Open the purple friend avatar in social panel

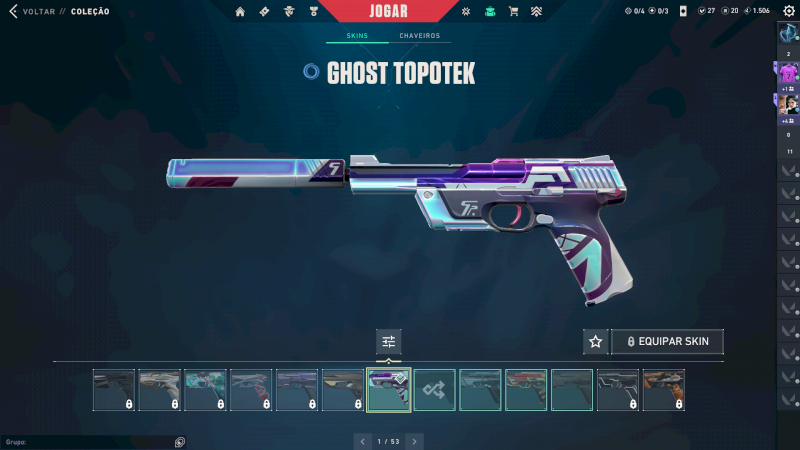(788, 73)
